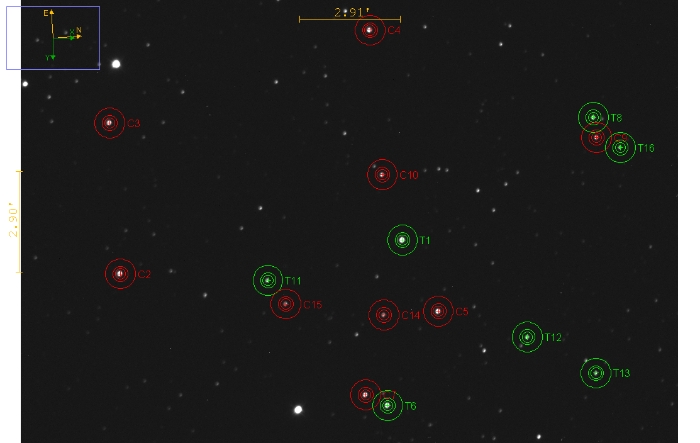Screen dimensions: 700x443
Task: Pick comparison aperture C5
Action: coord(438,311)
